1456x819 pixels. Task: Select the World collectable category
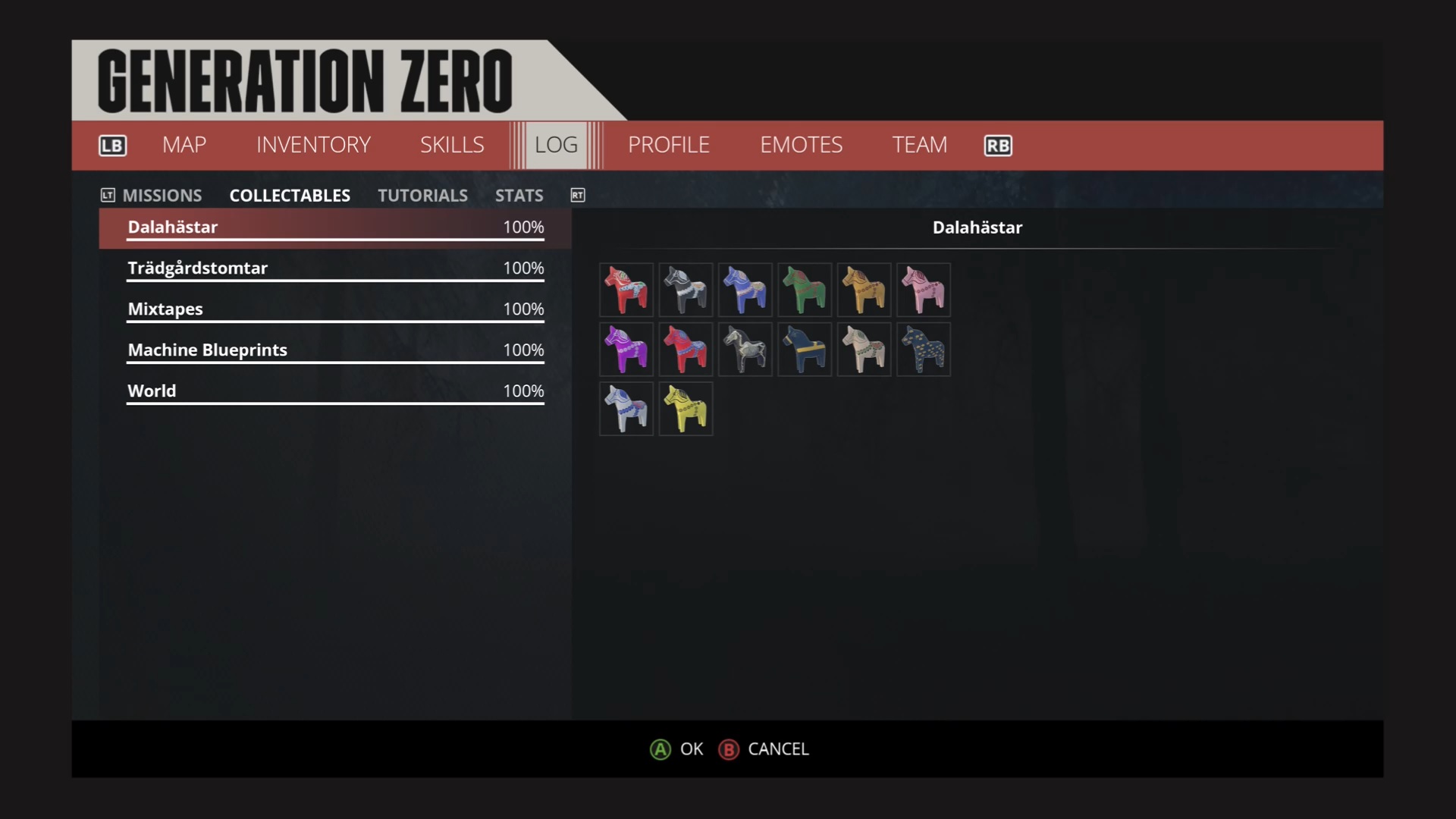pos(334,391)
